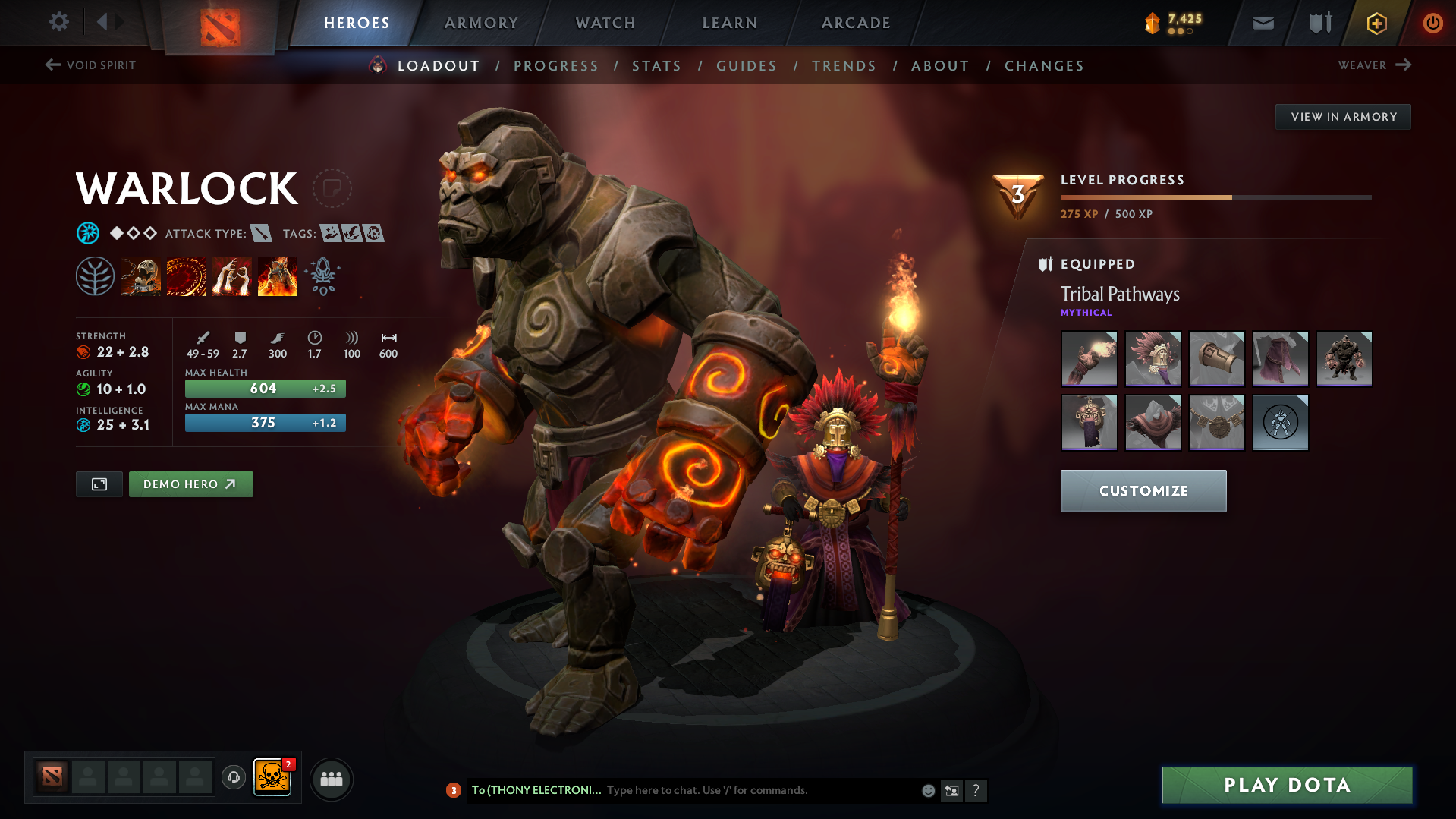Switch to the STATS tab
Image resolution: width=1456 pixels, height=819 pixels.
pyautogui.click(x=656, y=65)
